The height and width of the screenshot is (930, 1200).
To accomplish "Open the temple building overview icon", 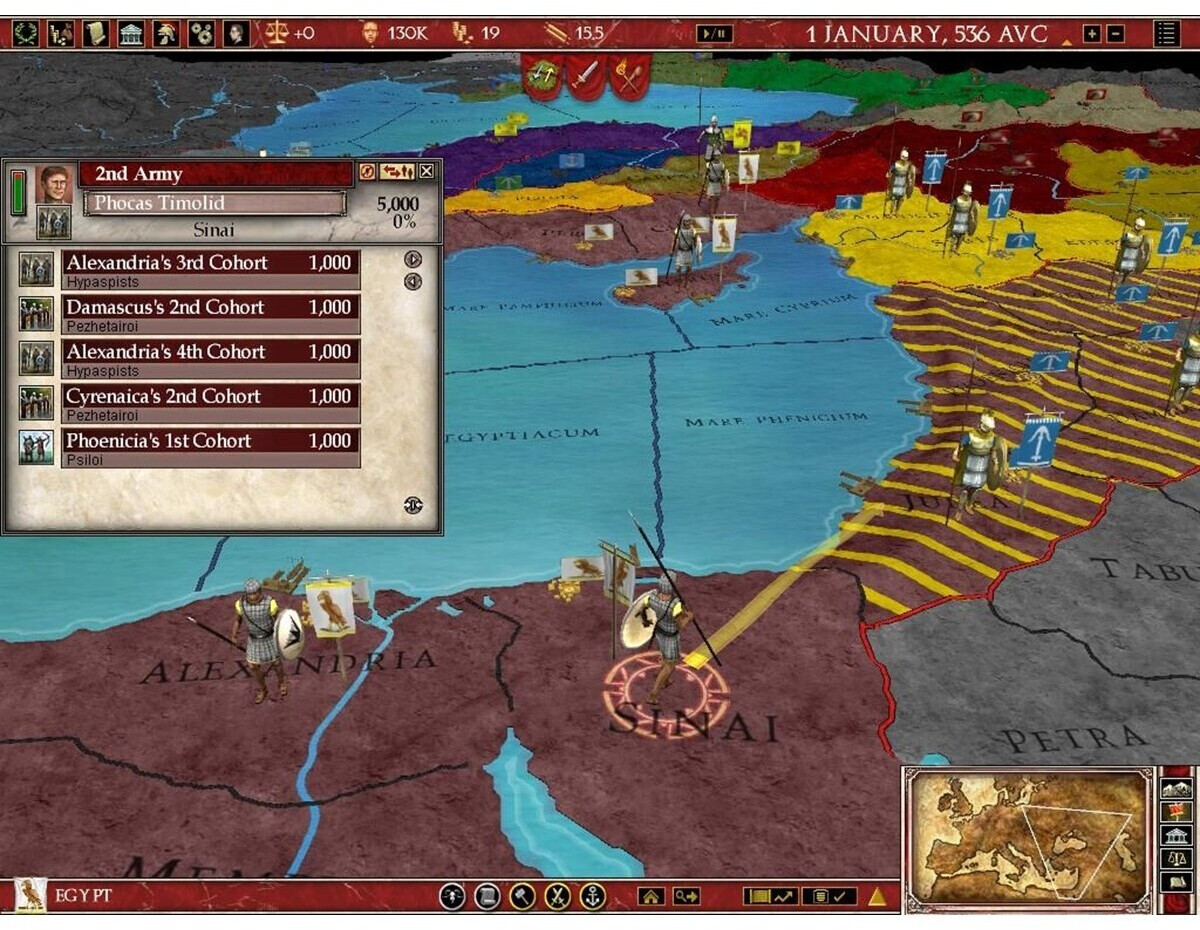I will tap(130, 33).
